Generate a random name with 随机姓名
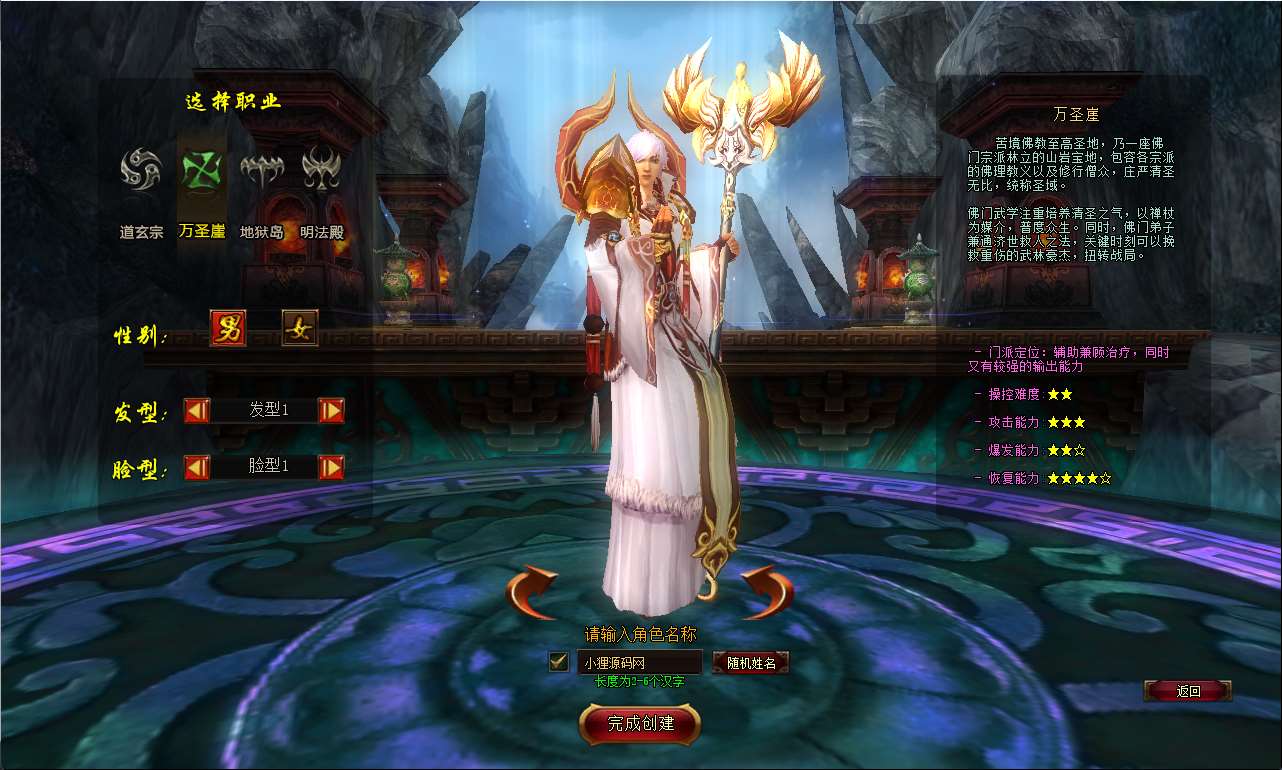1282x770 pixels. pos(750,662)
